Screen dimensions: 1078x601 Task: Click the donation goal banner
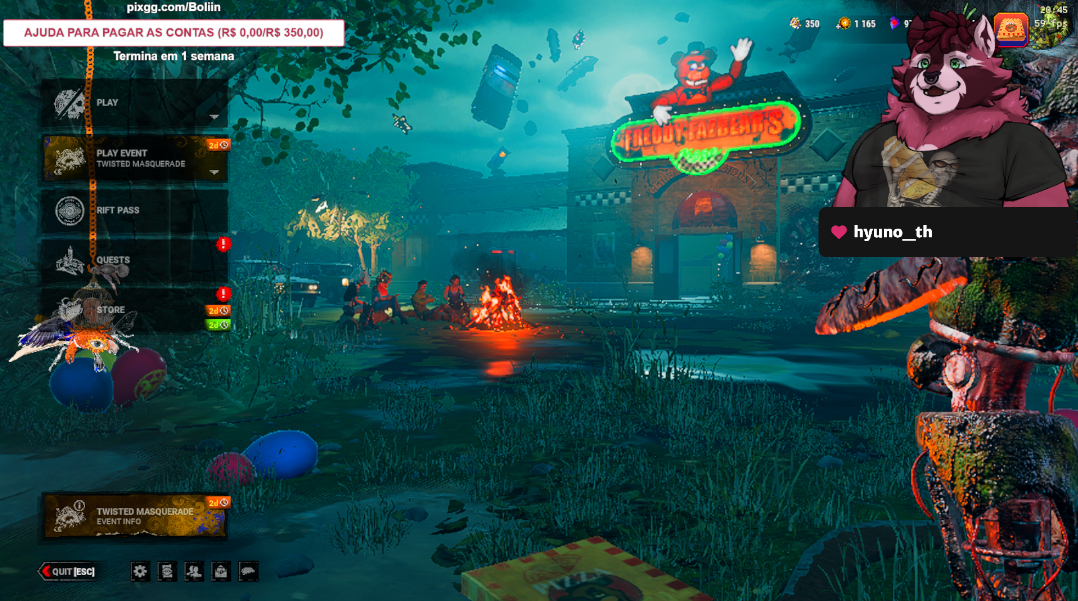coord(174,33)
